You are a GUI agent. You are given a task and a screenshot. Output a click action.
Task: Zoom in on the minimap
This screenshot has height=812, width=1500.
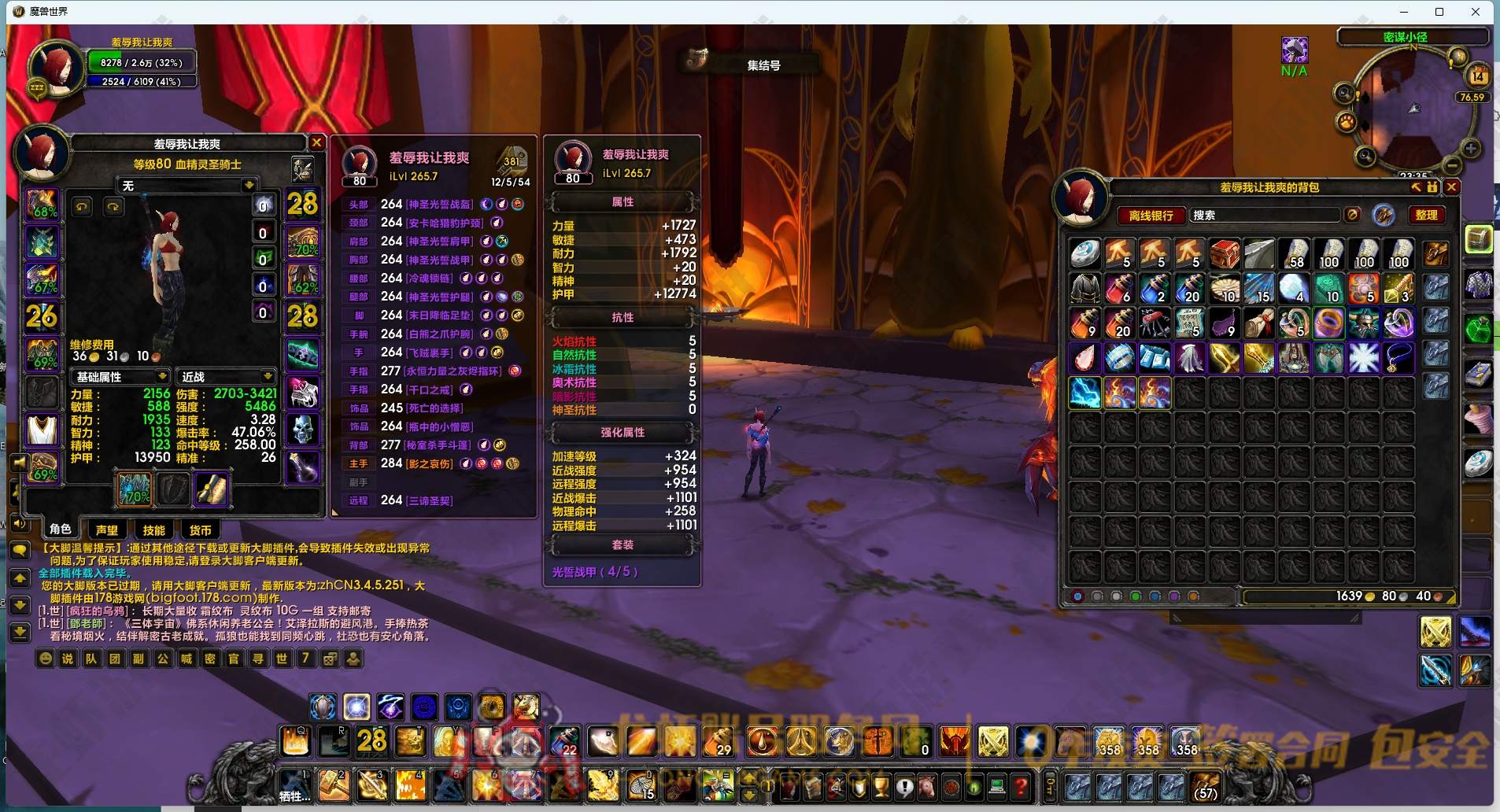pyautogui.click(x=1471, y=149)
